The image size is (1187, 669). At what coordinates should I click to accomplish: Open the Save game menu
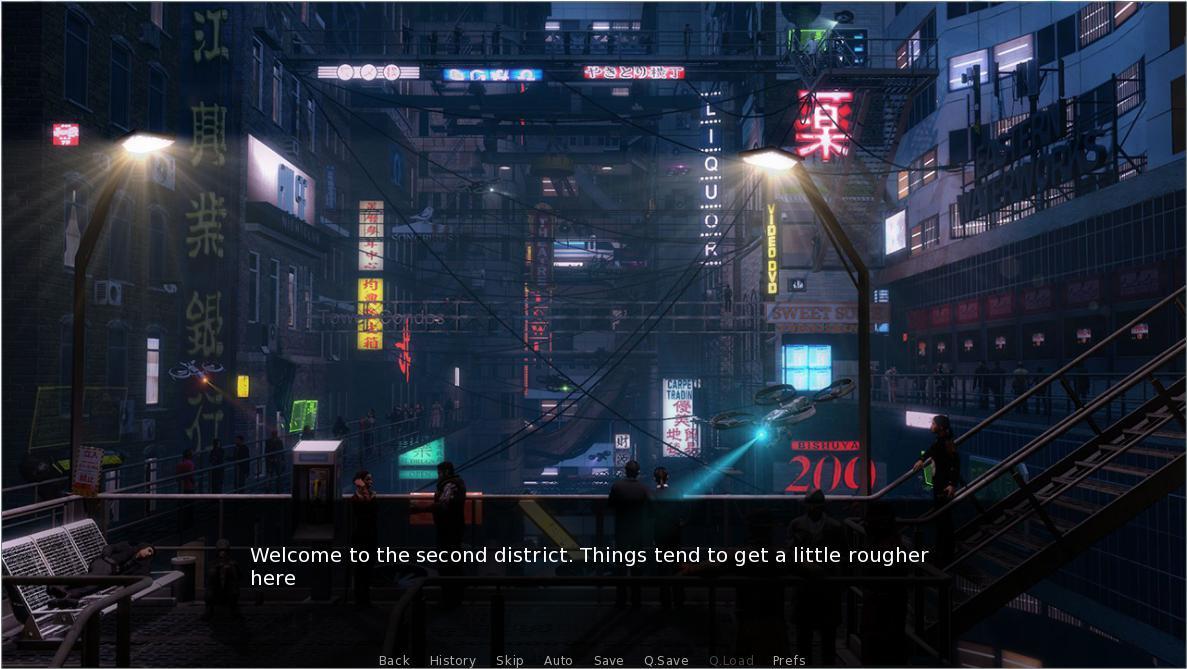[608, 660]
